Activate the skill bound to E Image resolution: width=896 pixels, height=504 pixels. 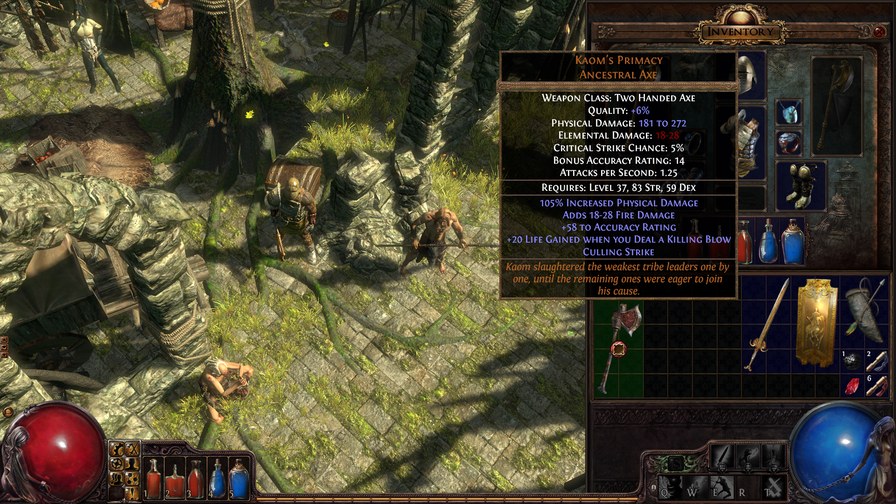point(723,486)
